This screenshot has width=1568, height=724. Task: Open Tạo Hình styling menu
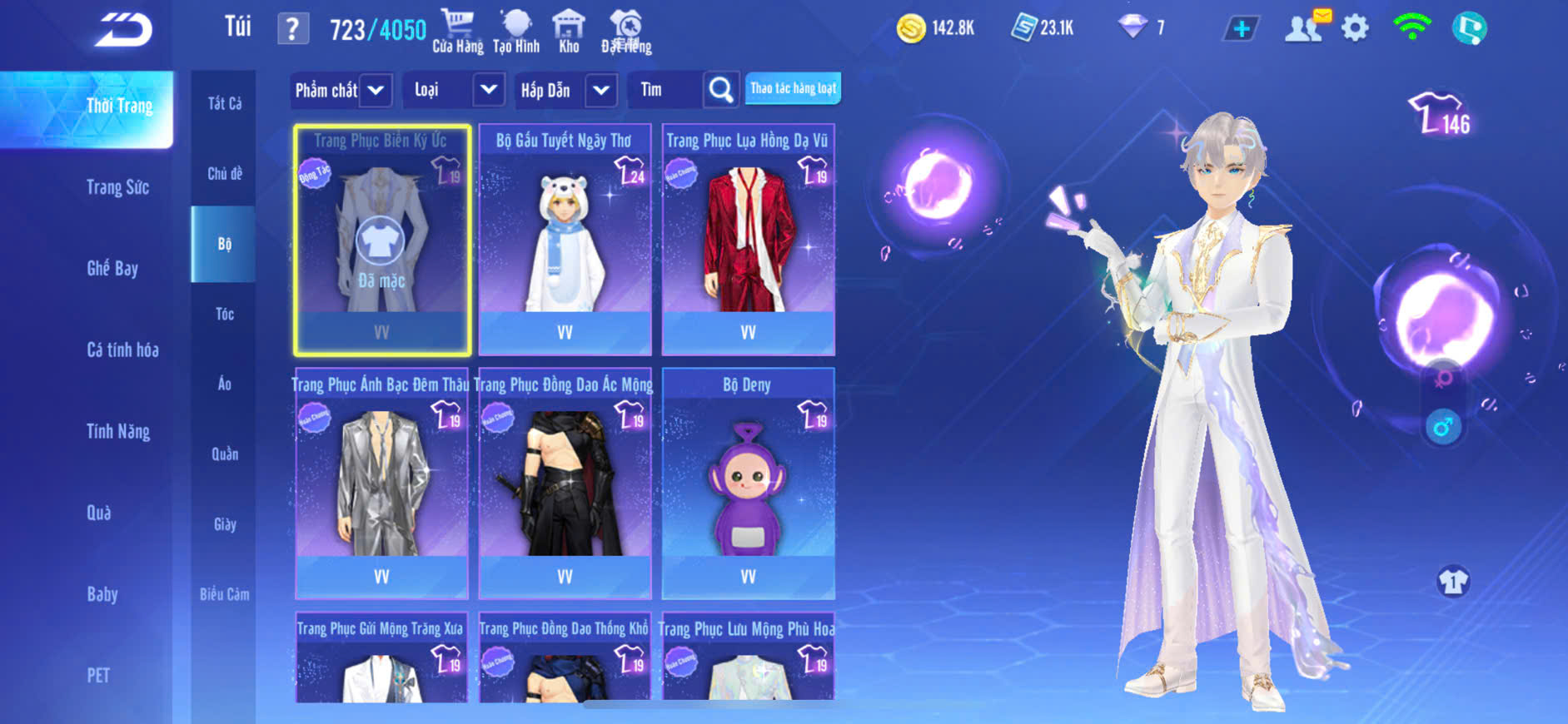tap(516, 31)
